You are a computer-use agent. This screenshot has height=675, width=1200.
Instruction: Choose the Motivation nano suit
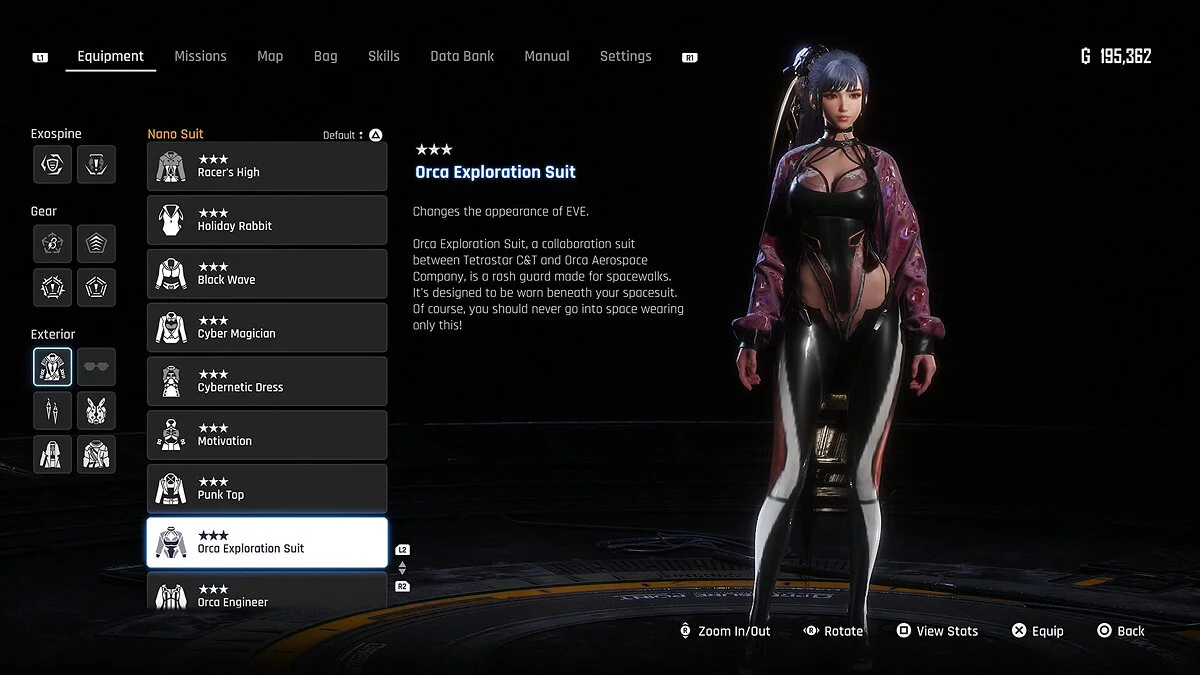[267, 435]
